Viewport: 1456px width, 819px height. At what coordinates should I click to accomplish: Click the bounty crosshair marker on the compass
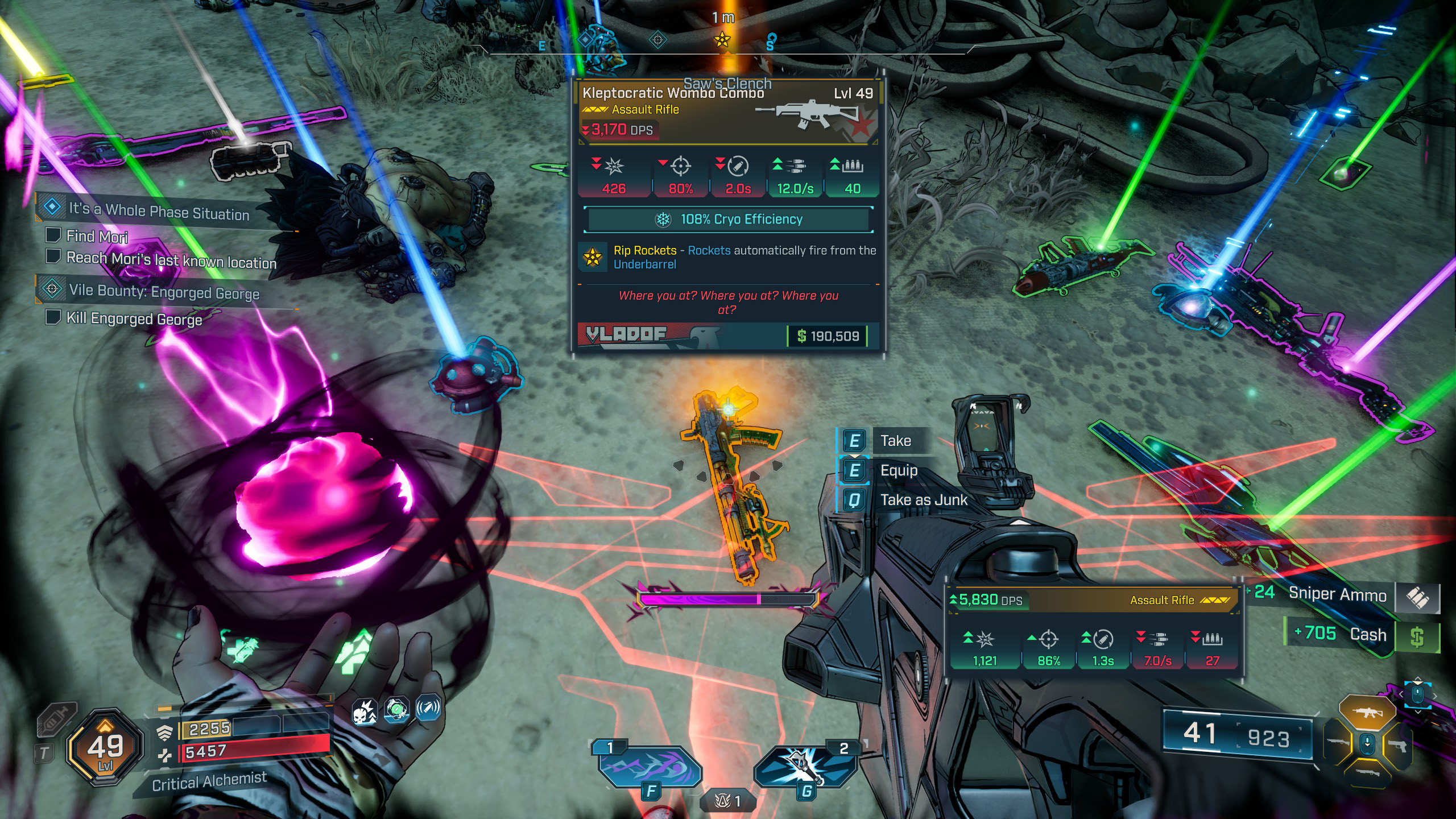(x=658, y=40)
